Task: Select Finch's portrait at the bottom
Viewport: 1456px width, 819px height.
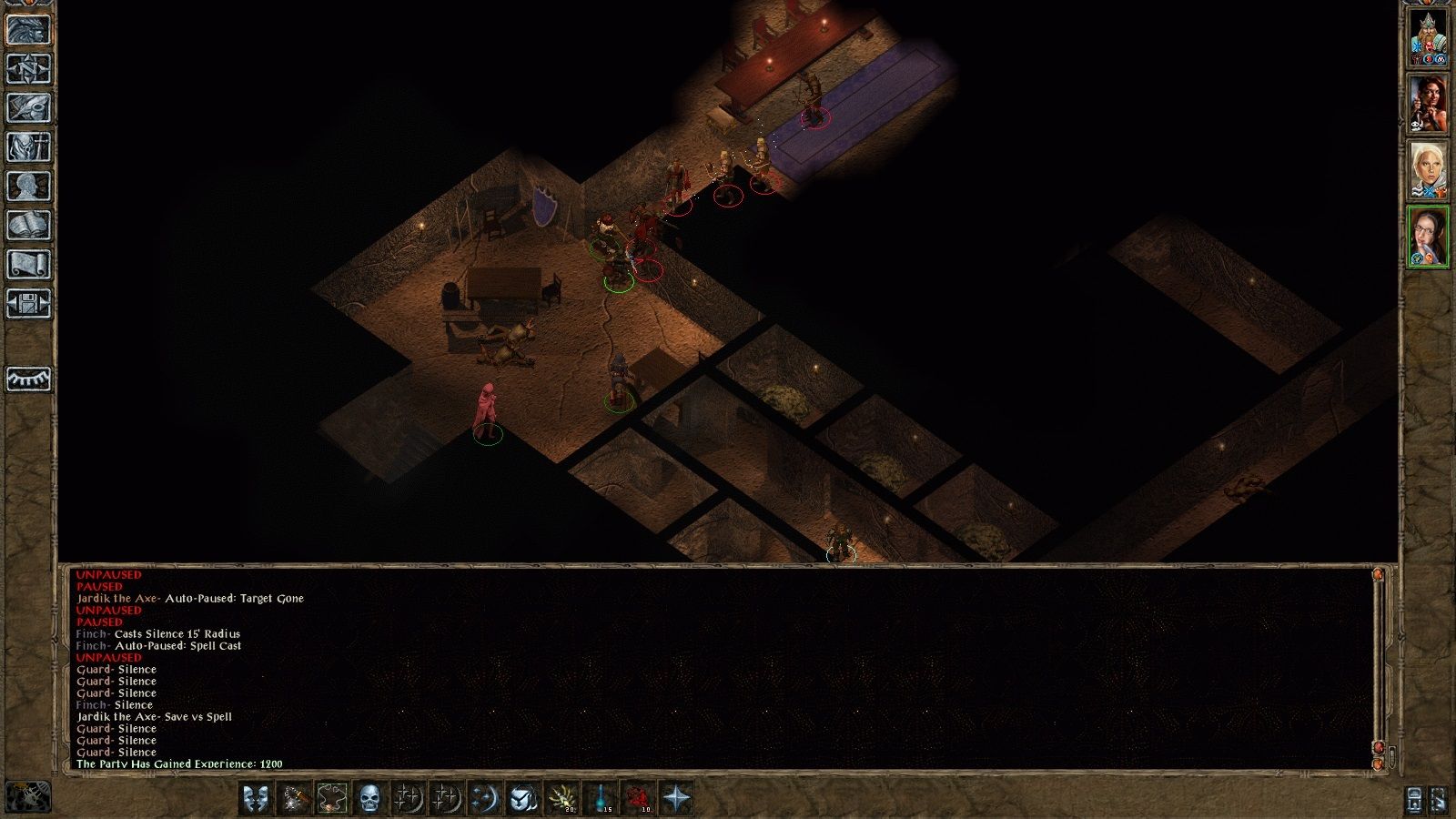Action: (1429, 237)
